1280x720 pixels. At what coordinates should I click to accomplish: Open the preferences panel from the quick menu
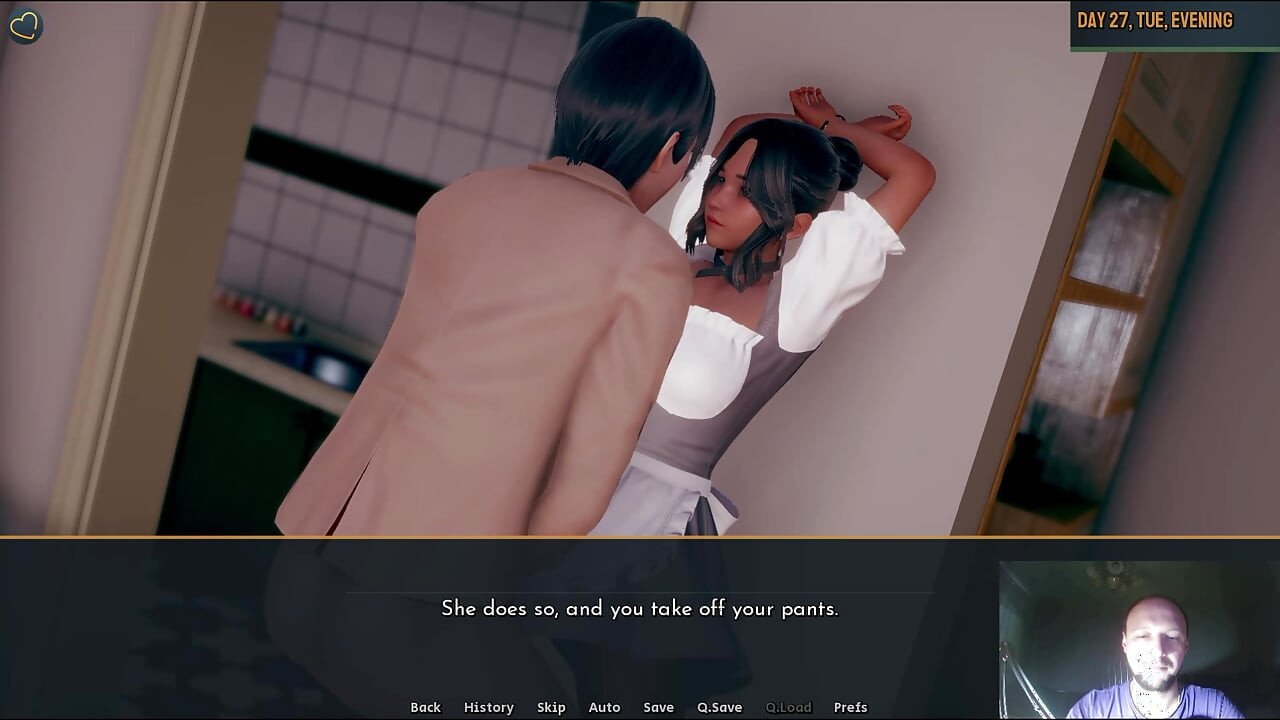pos(851,707)
